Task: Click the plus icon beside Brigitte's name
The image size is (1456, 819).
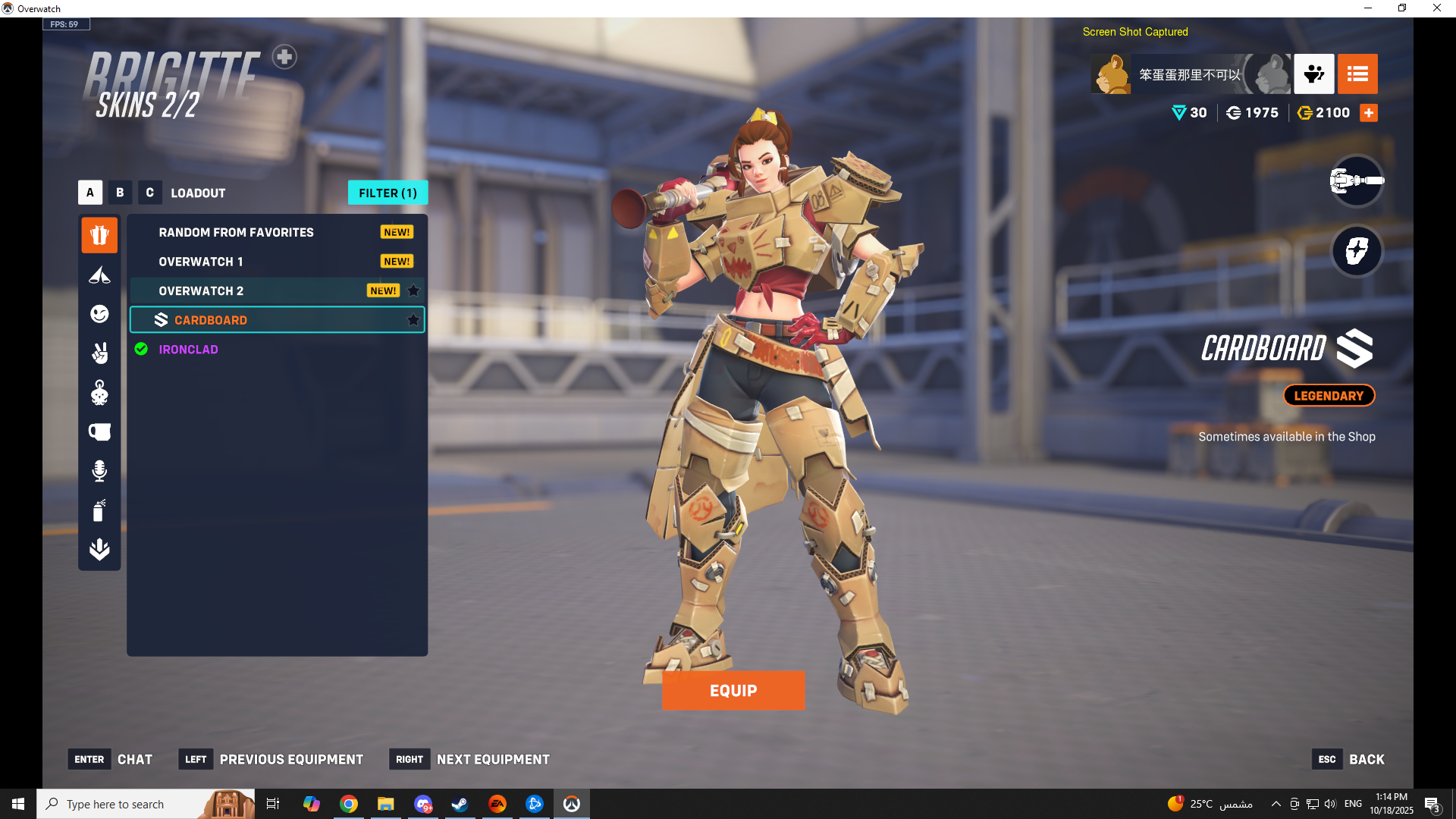Action: (x=284, y=57)
